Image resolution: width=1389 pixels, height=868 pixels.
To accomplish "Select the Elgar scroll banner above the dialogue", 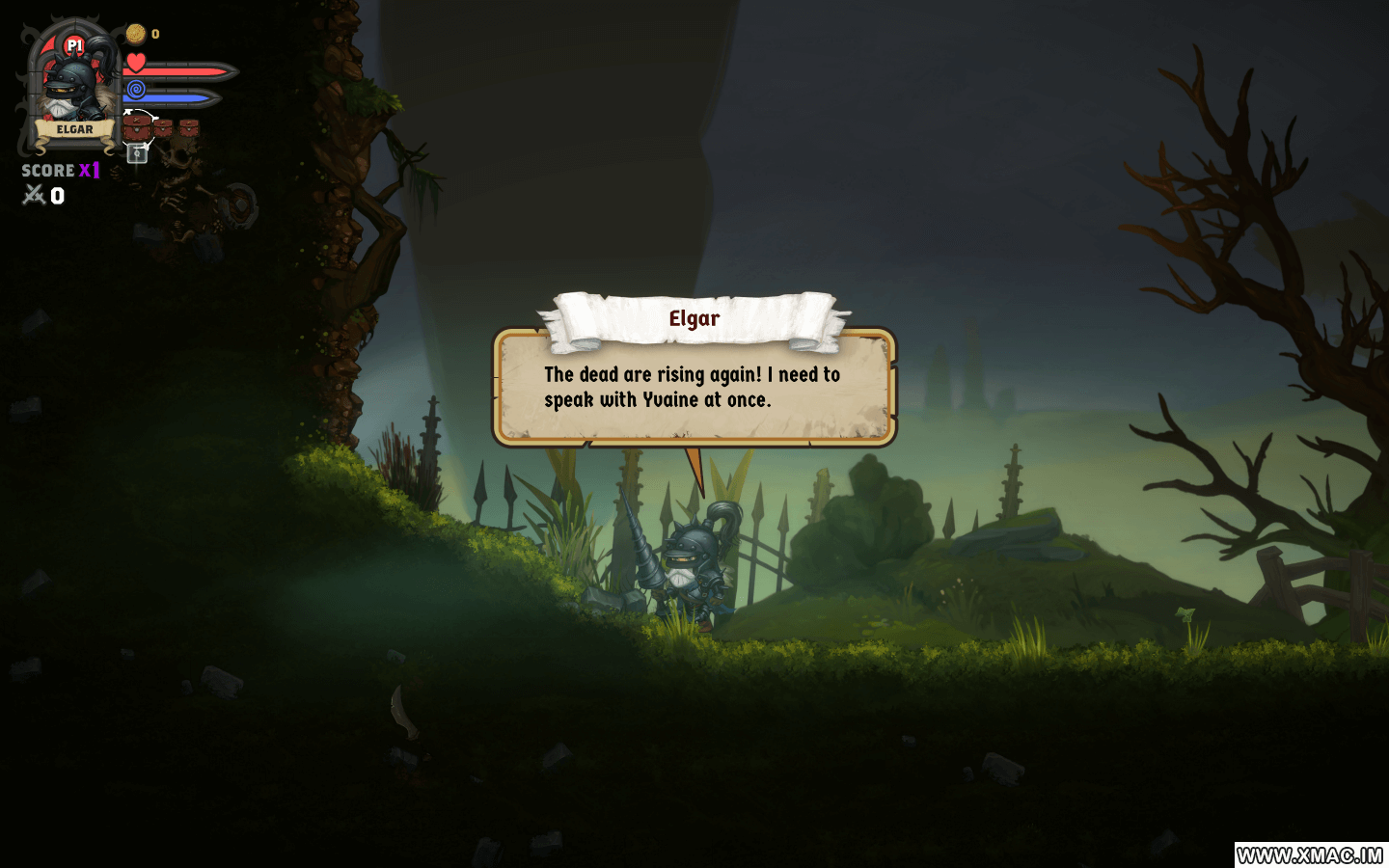I will tap(694, 318).
